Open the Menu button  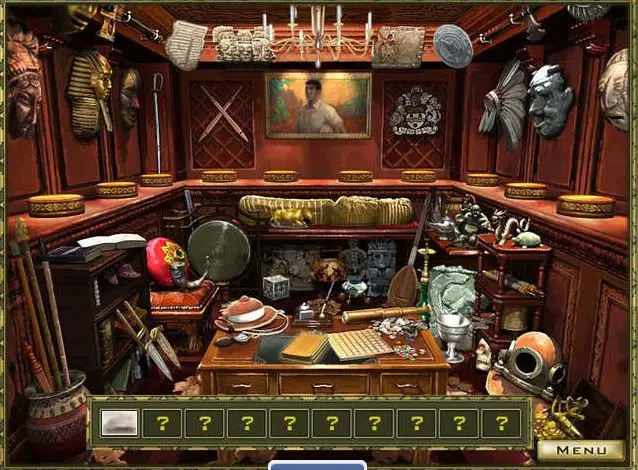(581, 450)
